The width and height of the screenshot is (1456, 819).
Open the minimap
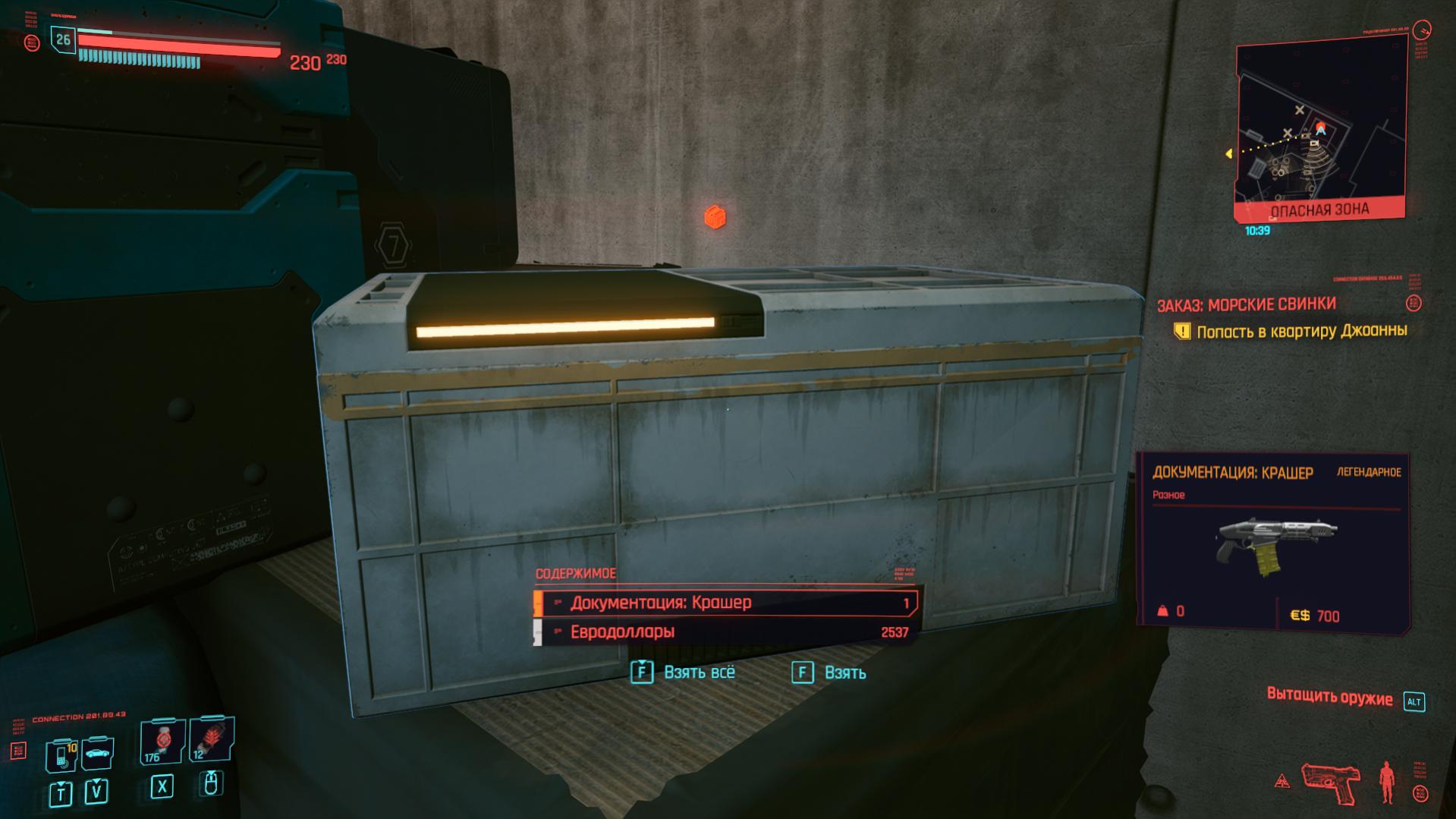point(1320,125)
